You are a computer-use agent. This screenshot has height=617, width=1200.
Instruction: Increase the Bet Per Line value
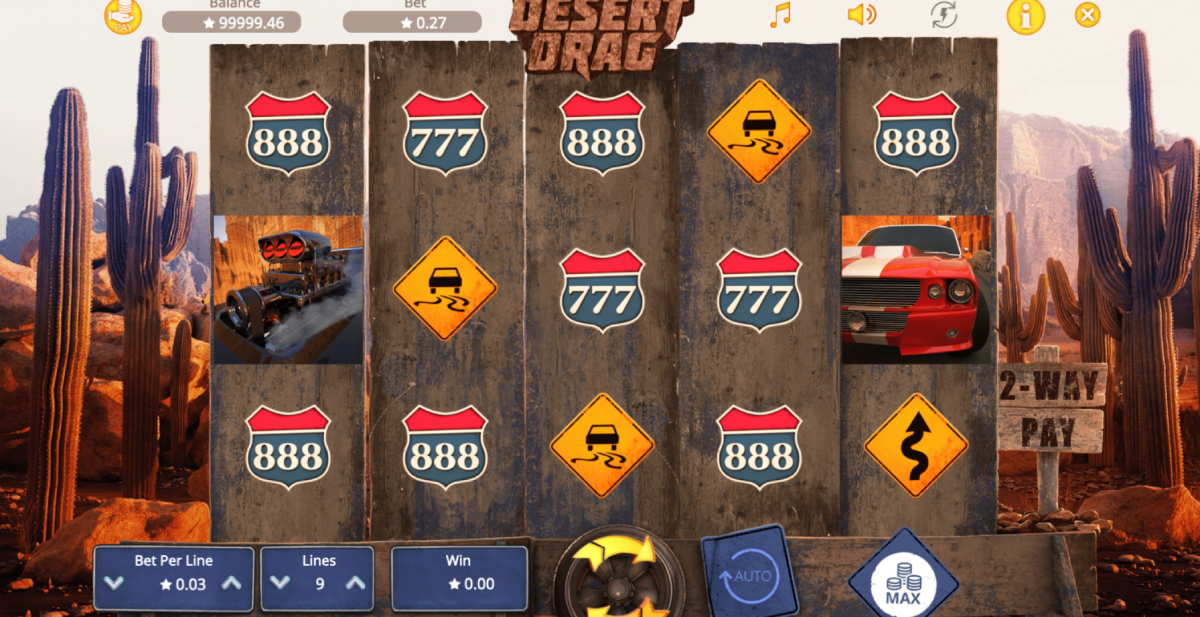pyautogui.click(x=231, y=584)
